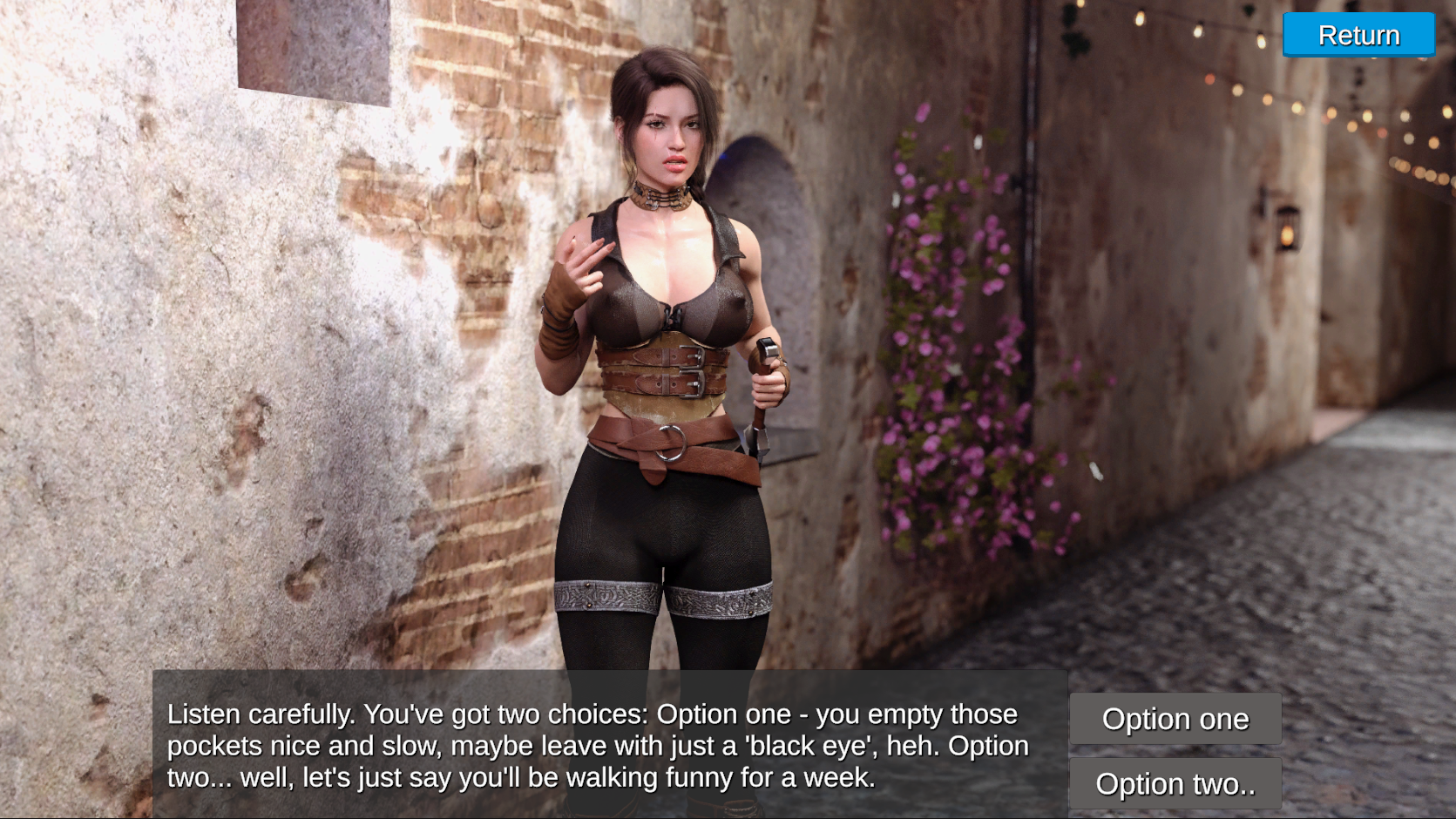Click the Option two choice panel
This screenshot has width=1456, height=819.
click(1175, 783)
